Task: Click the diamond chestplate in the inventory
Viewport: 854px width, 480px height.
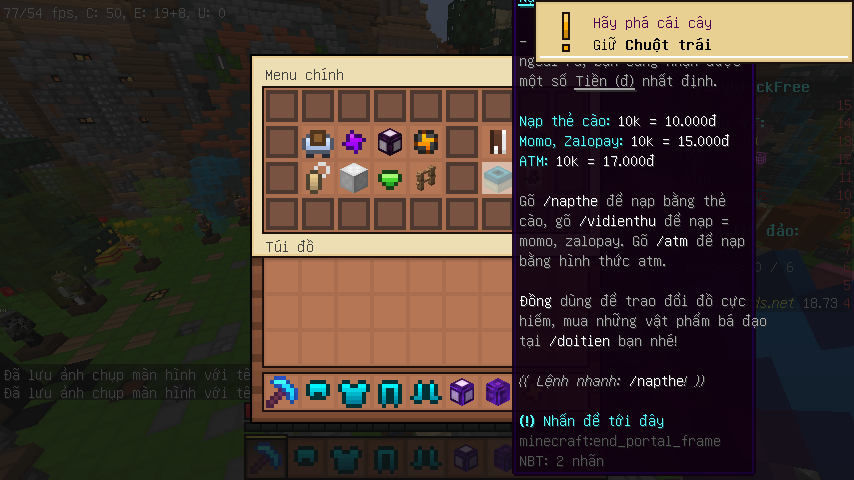Action: pos(354,391)
